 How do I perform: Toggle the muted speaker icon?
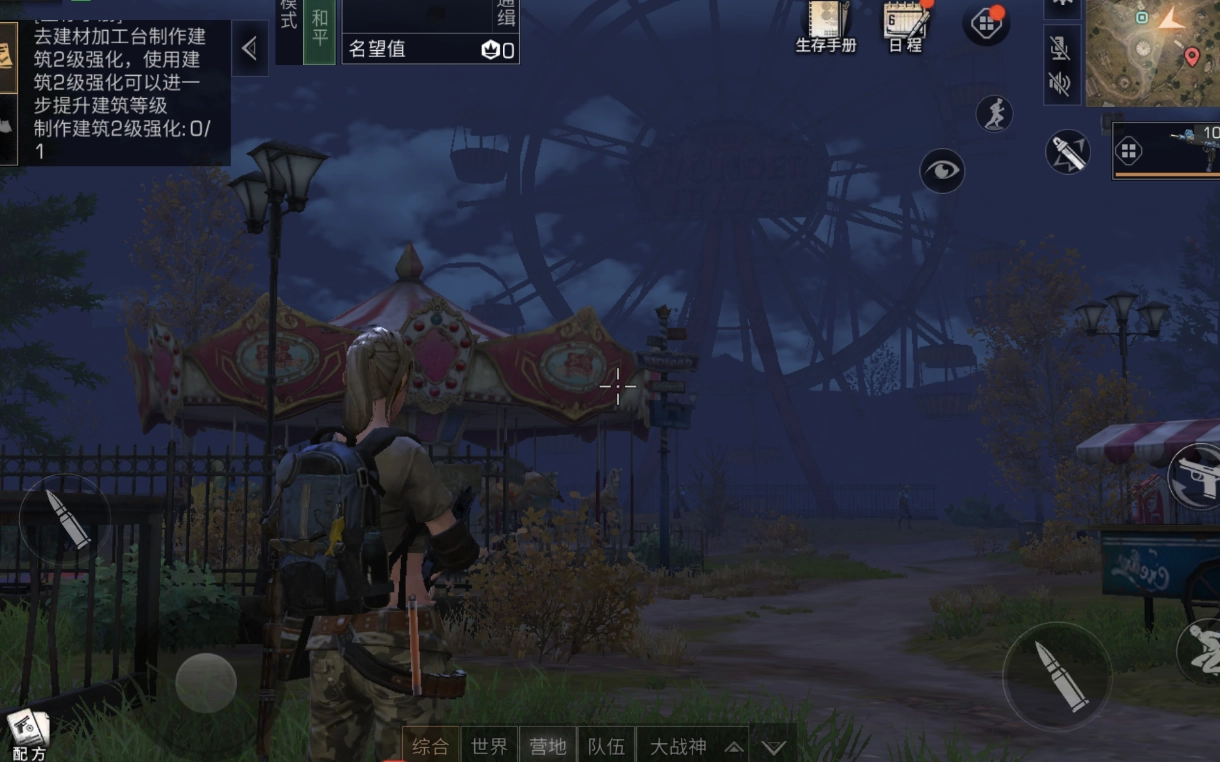[1060, 84]
